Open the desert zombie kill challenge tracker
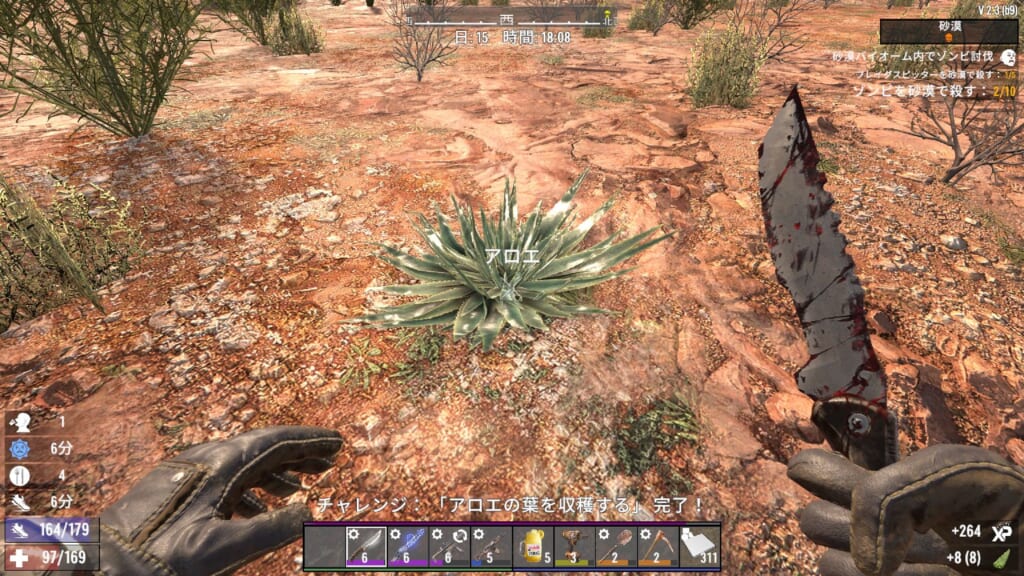This screenshot has height=576, width=1024. coord(930,90)
